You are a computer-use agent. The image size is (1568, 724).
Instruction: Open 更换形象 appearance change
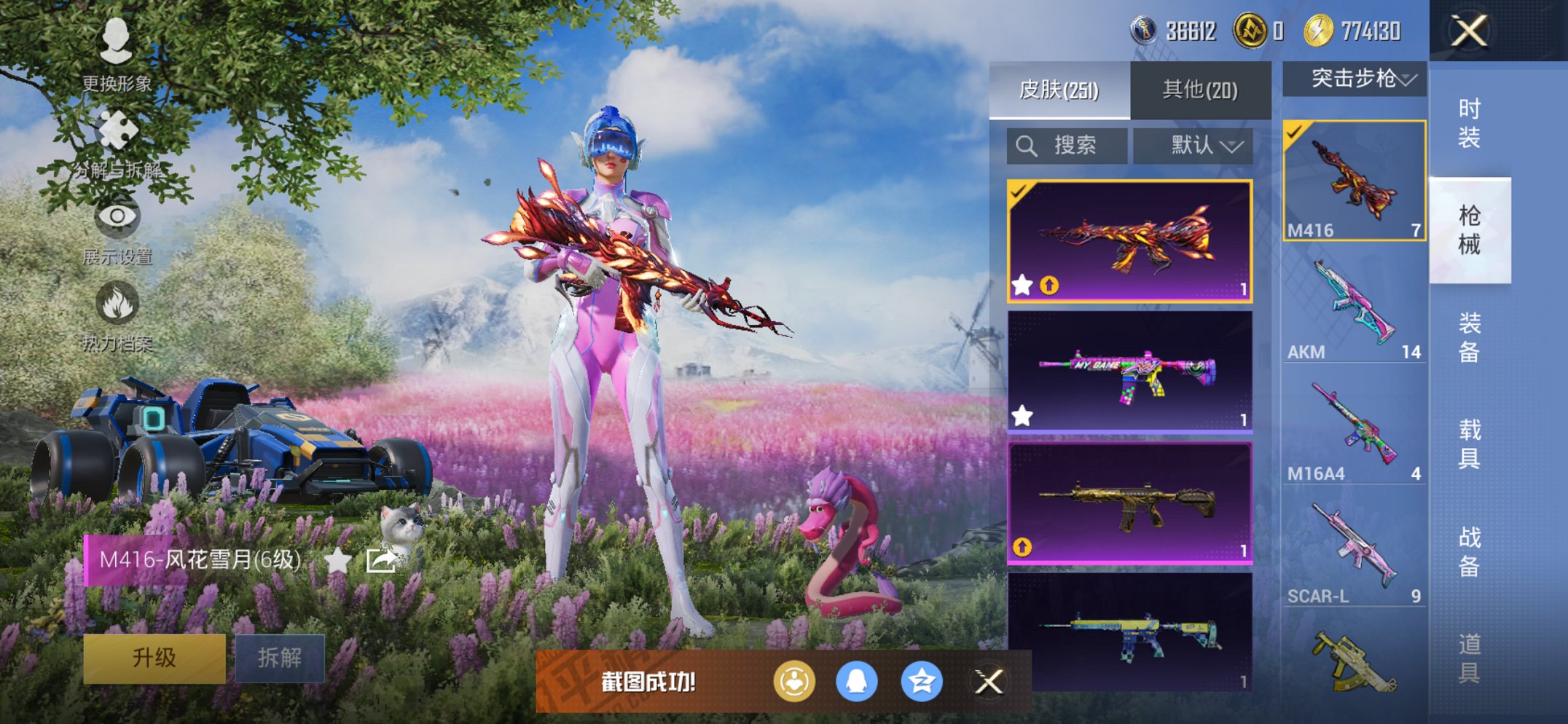[117, 52]
